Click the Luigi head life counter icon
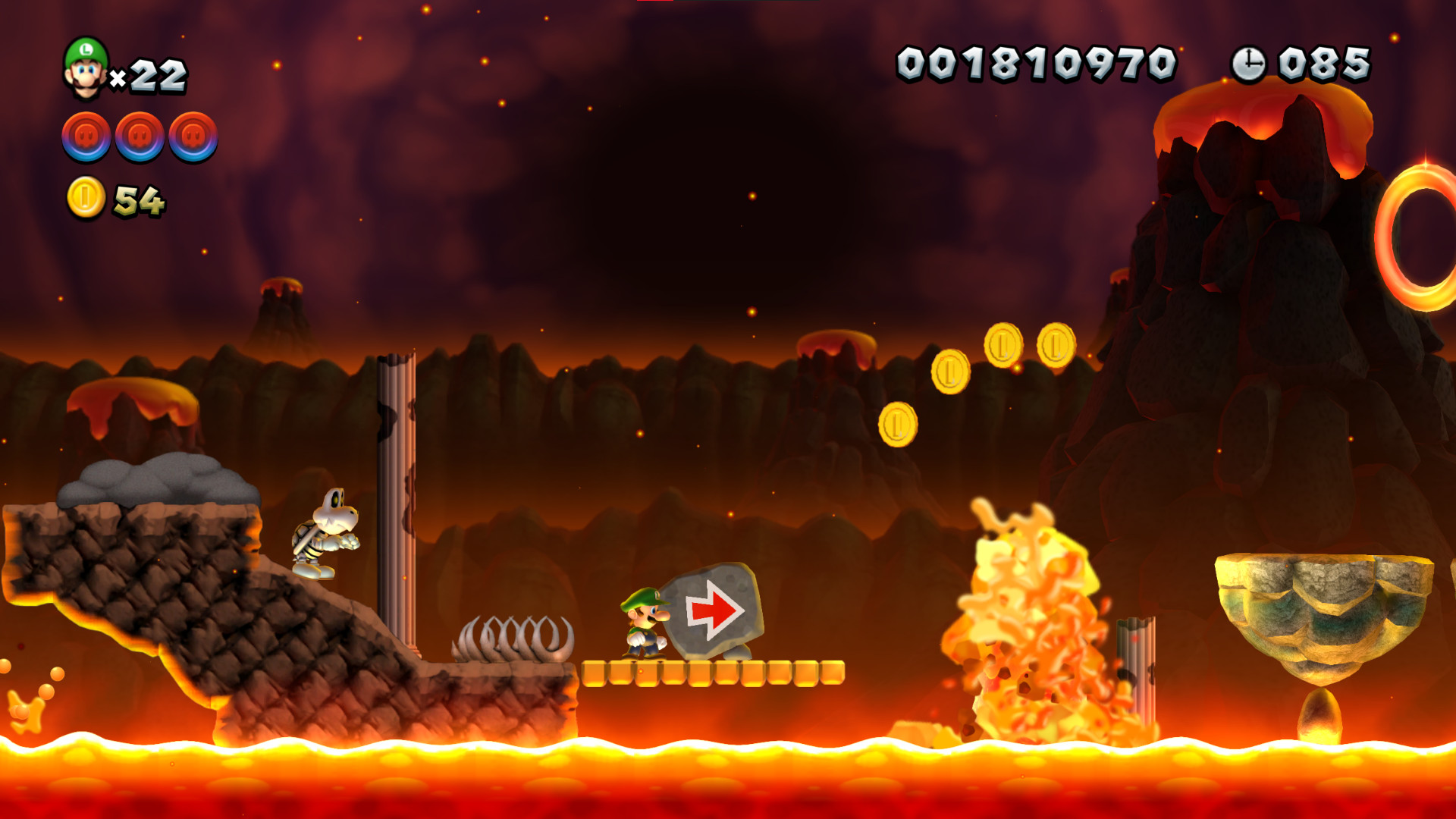This screenshot has height=819, width=1456. 86,68
